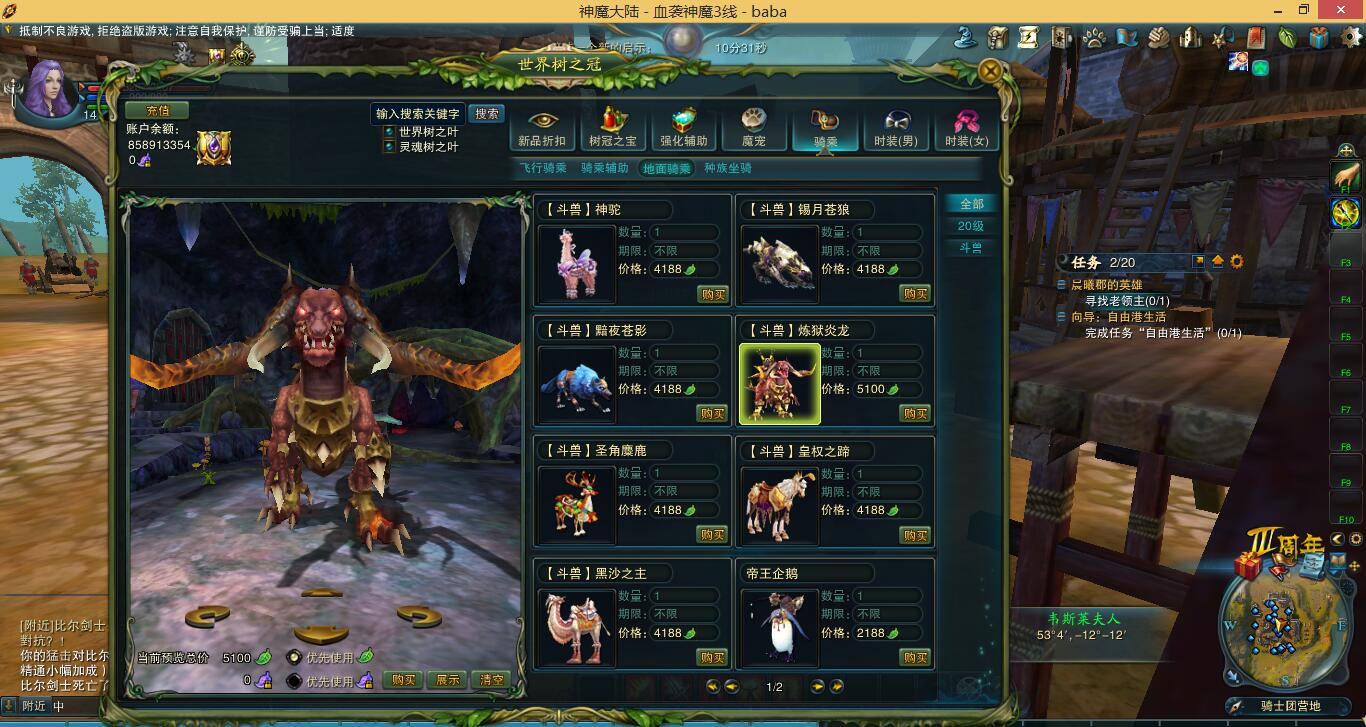
Task: Click the green leaf icon in top toolbar
Action: tap(1287, 37)
